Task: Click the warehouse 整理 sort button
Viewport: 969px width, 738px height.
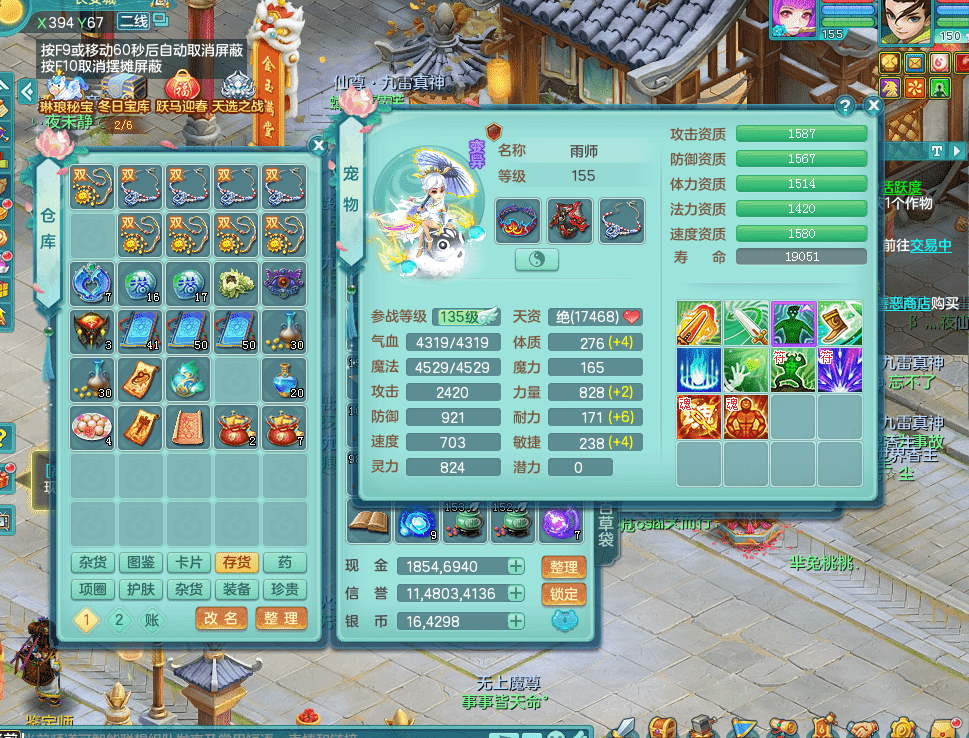Action: [x=281, y=618]
